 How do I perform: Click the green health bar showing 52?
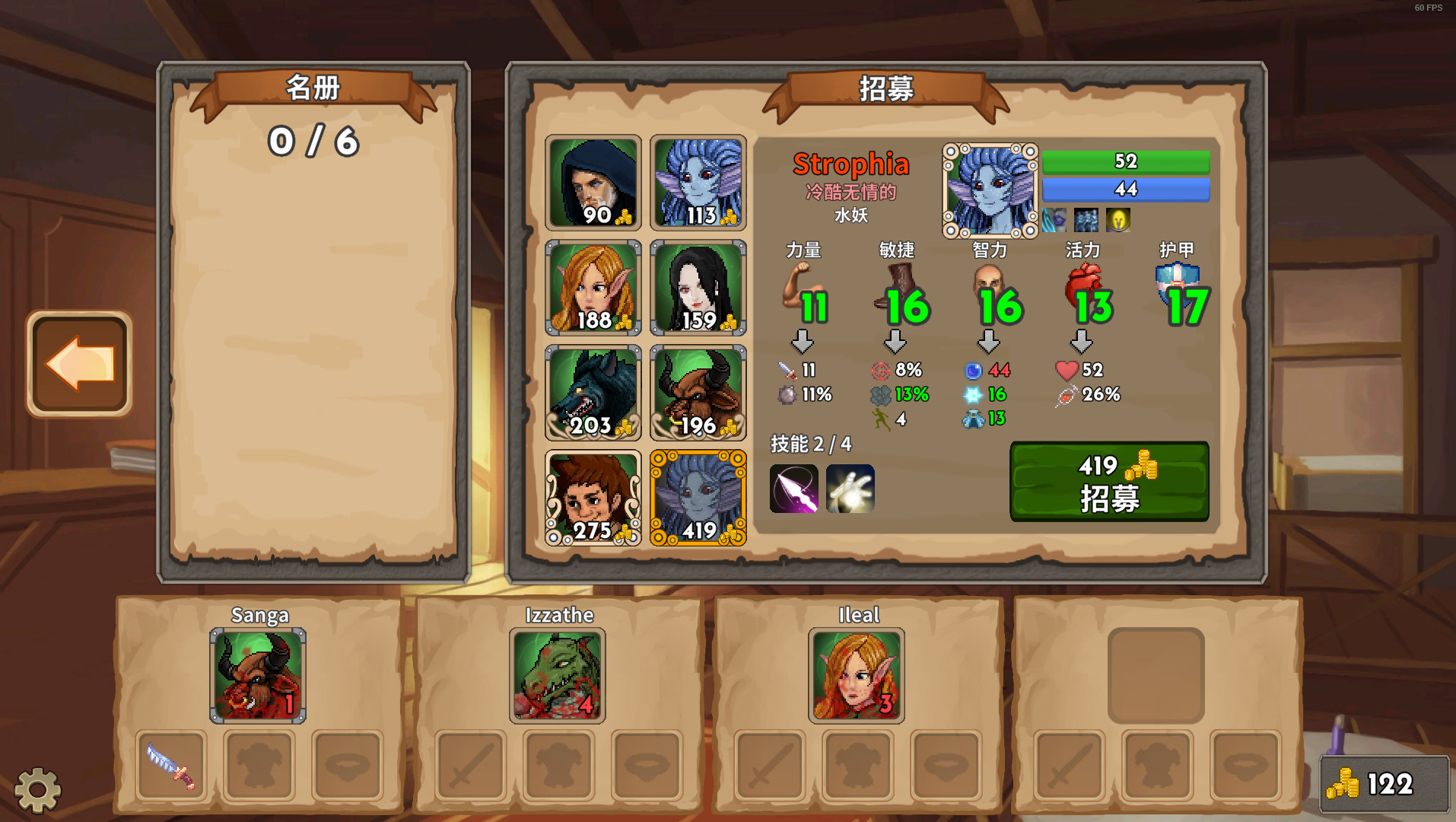(1127, 161)
